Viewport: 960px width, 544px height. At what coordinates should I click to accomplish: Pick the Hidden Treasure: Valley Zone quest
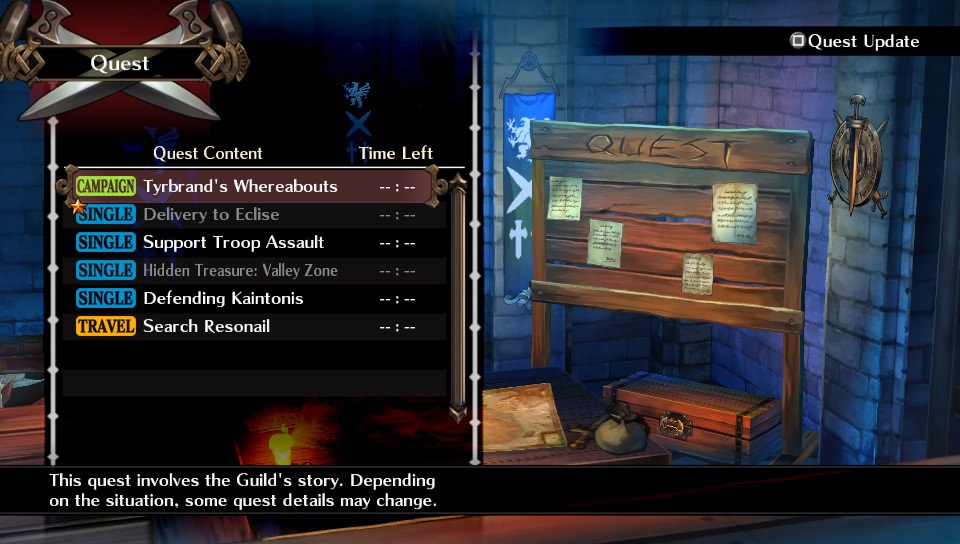[240, 271]
